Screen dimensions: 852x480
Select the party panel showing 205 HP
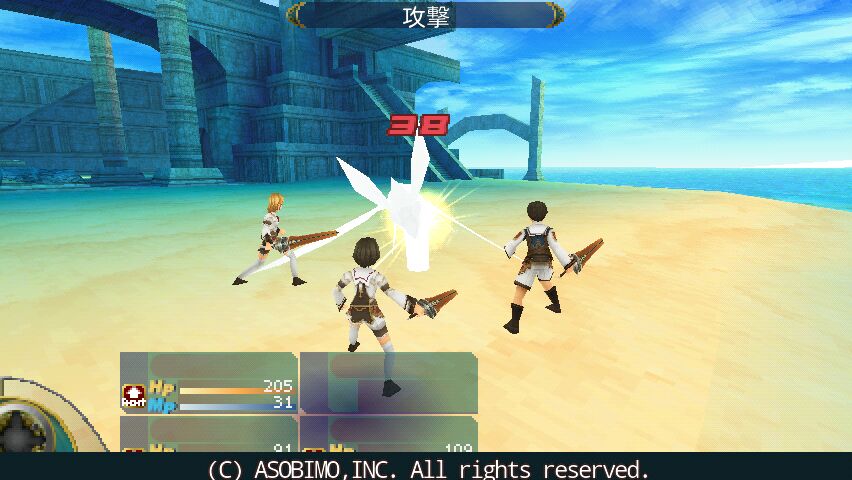[x=209, y=383]
